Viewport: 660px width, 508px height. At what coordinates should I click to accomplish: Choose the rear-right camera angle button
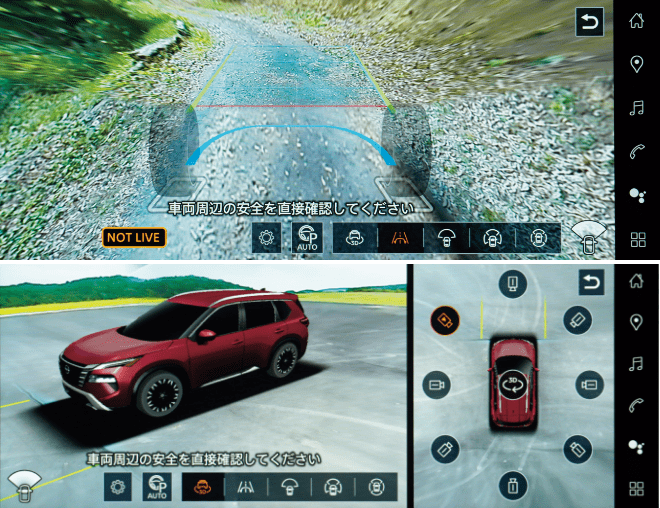pos(578,449)
